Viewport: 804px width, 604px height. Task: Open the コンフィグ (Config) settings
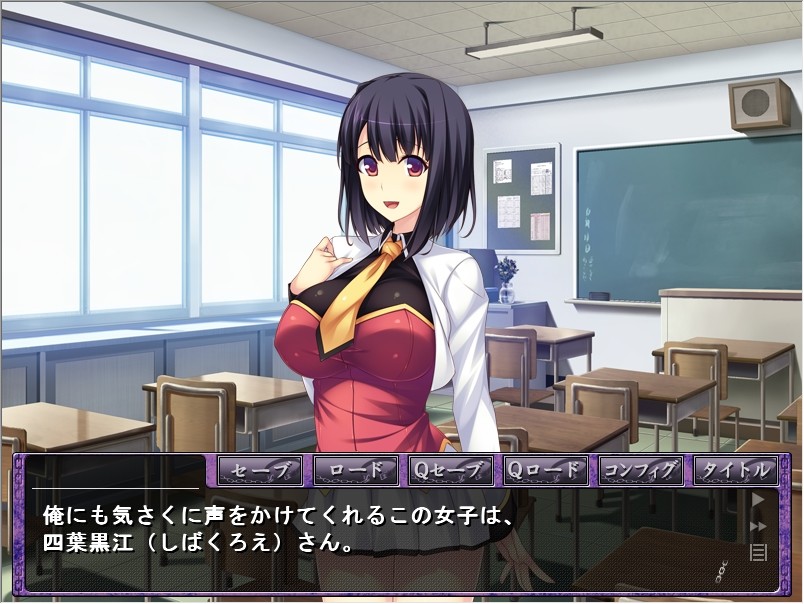point(640,469)
